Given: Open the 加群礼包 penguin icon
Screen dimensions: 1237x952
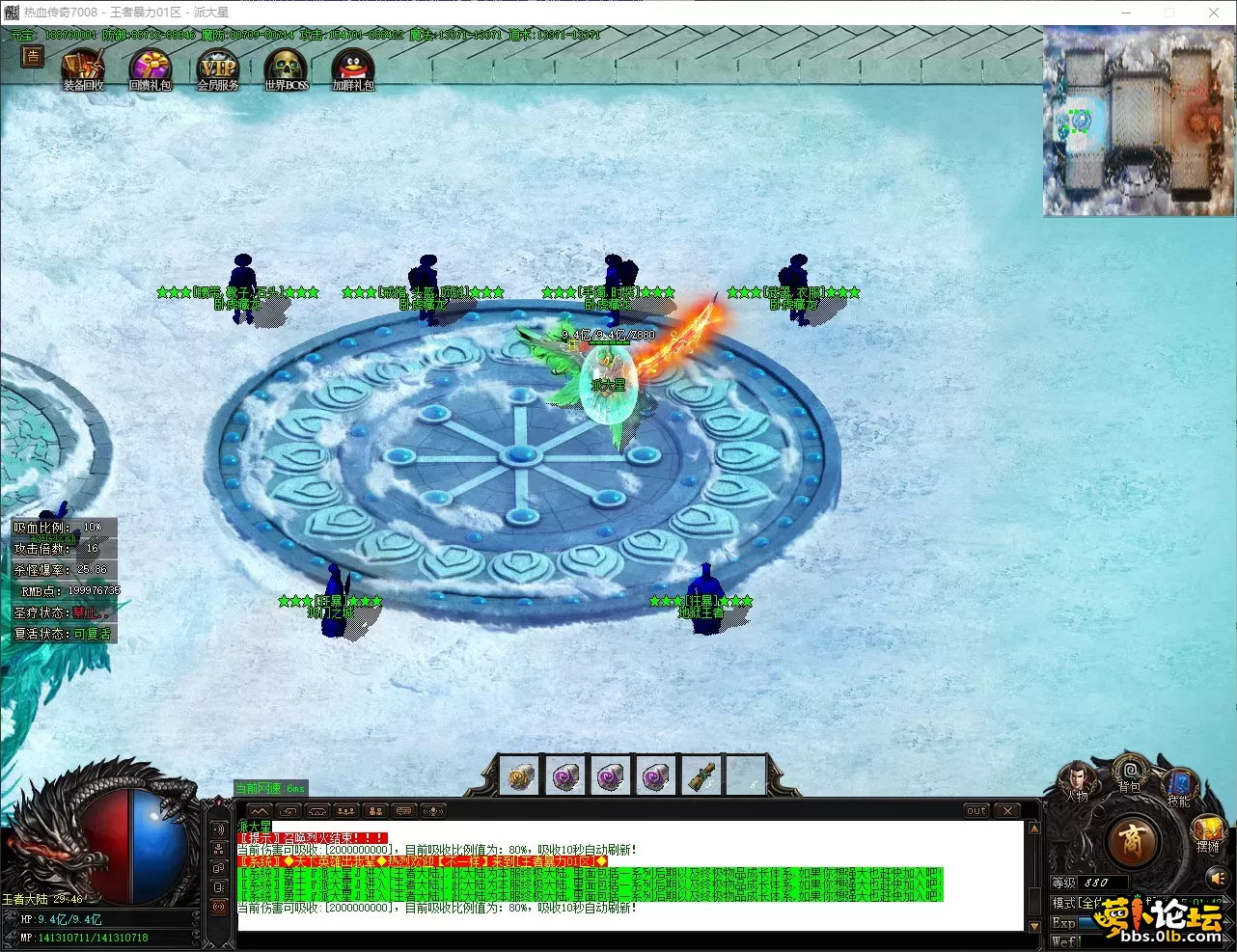Looking at the screenshot, I should [352, 68].
